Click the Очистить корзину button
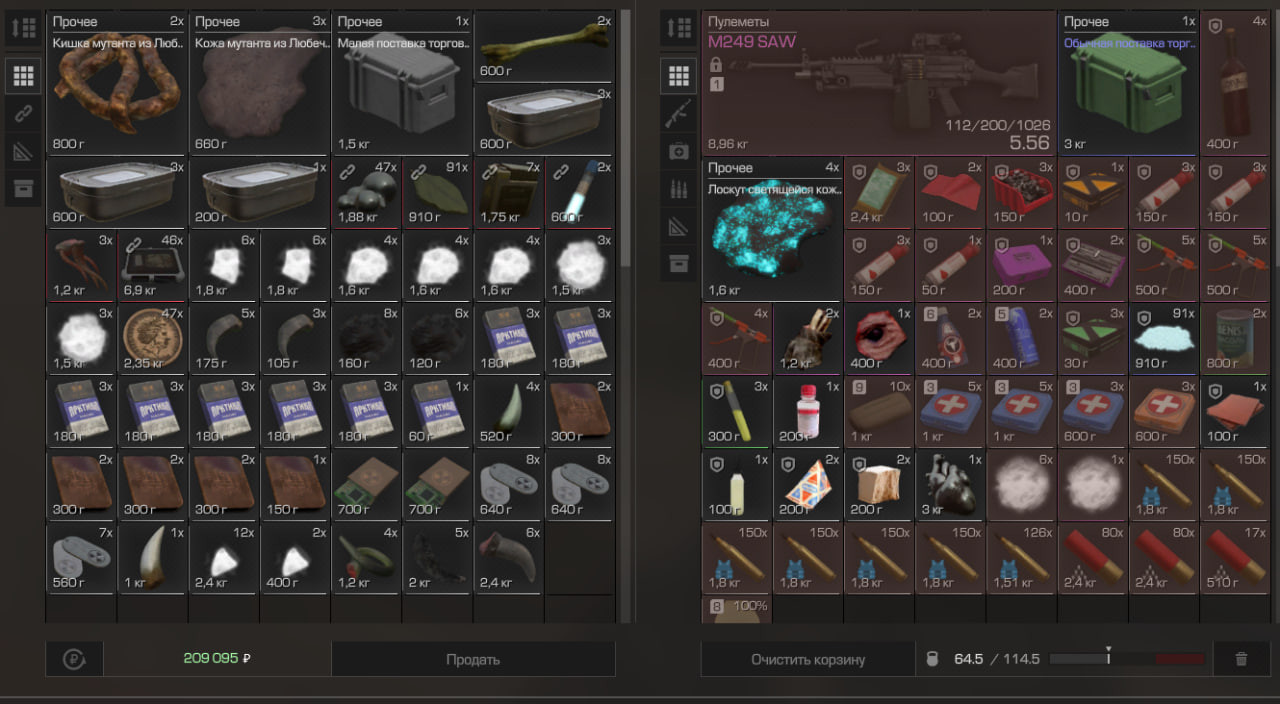 807,659
